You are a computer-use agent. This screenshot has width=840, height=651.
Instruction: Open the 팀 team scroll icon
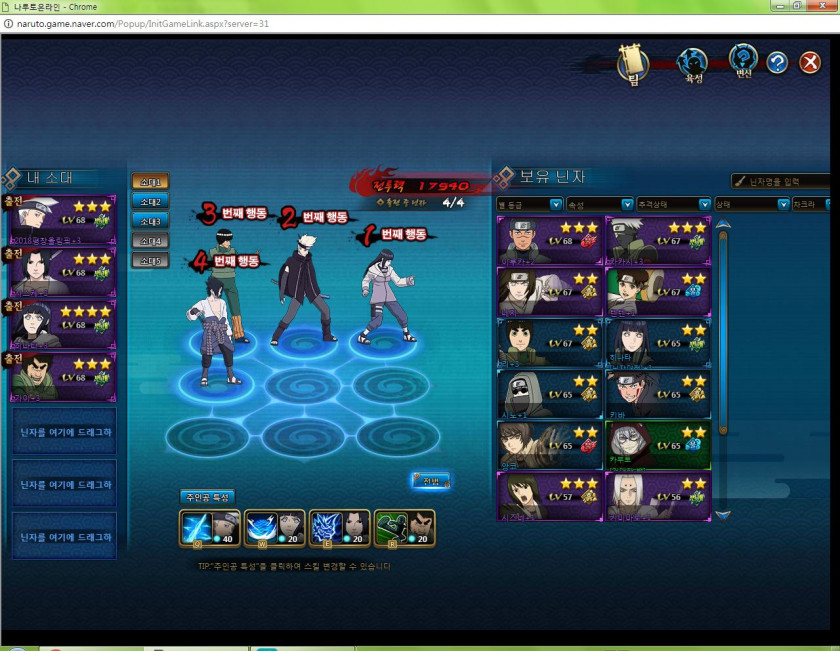[632, 65]
